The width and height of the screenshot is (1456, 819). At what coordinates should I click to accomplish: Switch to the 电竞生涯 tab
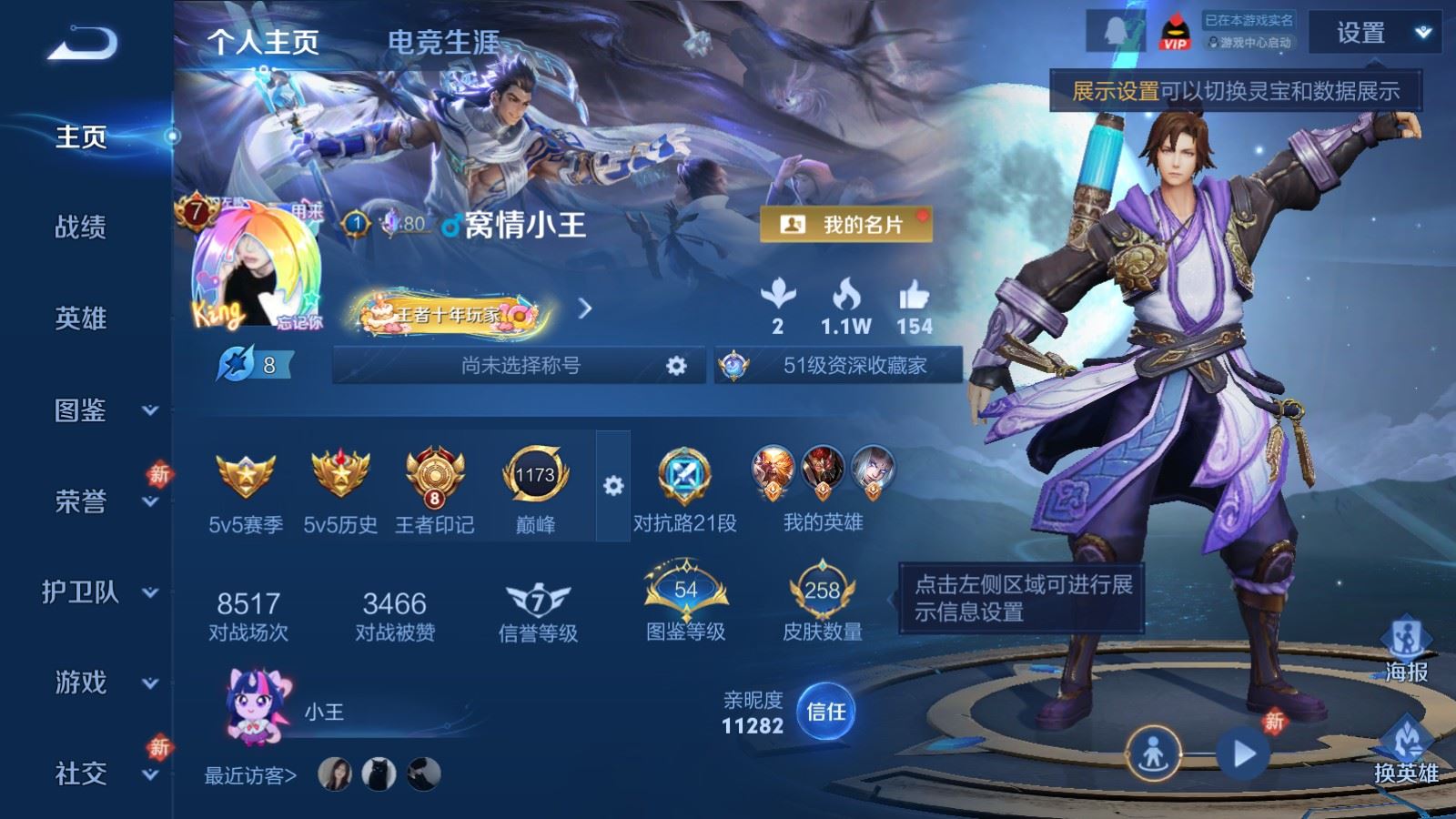443,42
